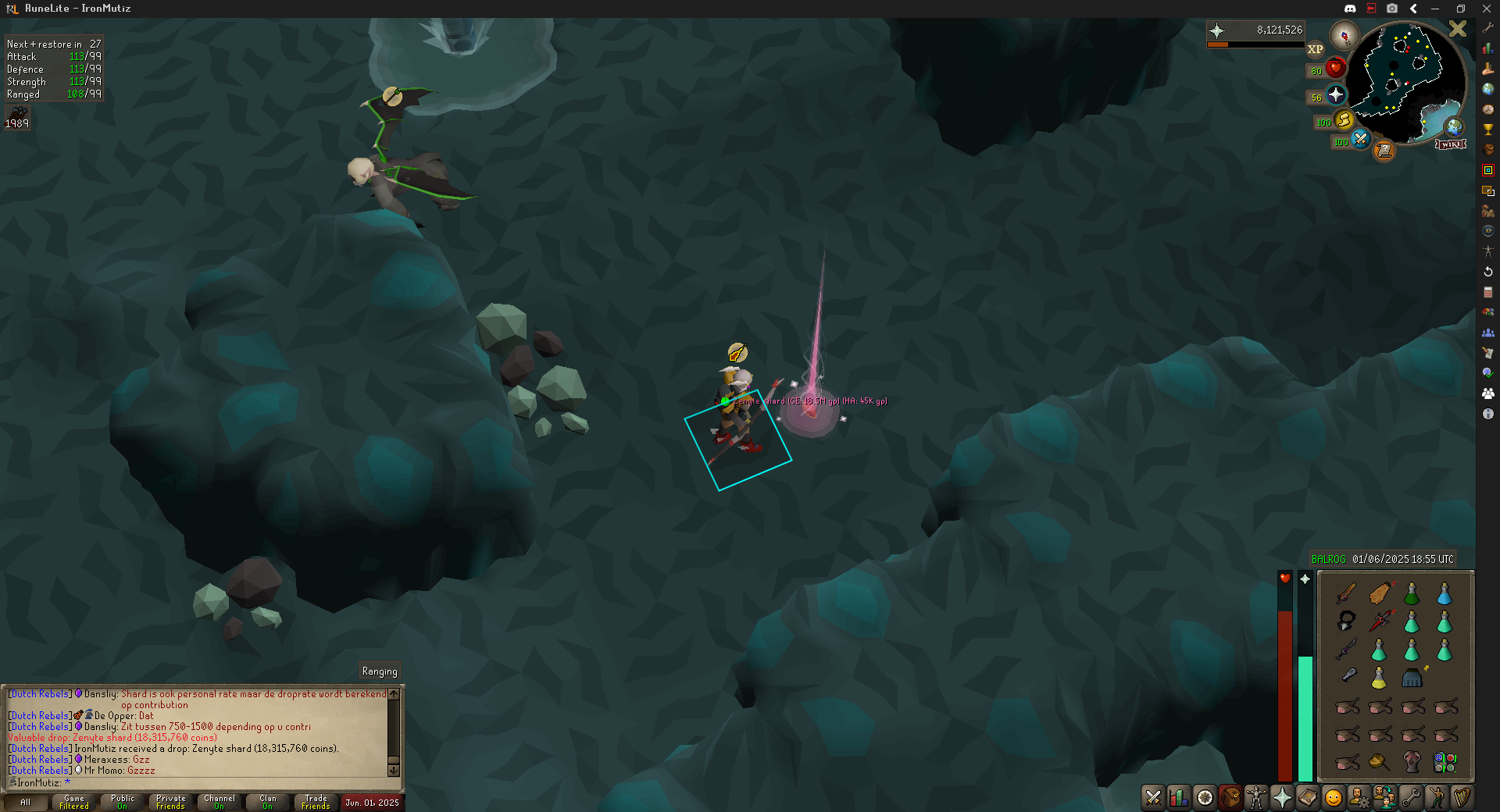
Task: Switch to the Skills tab
Action: 1179,797
